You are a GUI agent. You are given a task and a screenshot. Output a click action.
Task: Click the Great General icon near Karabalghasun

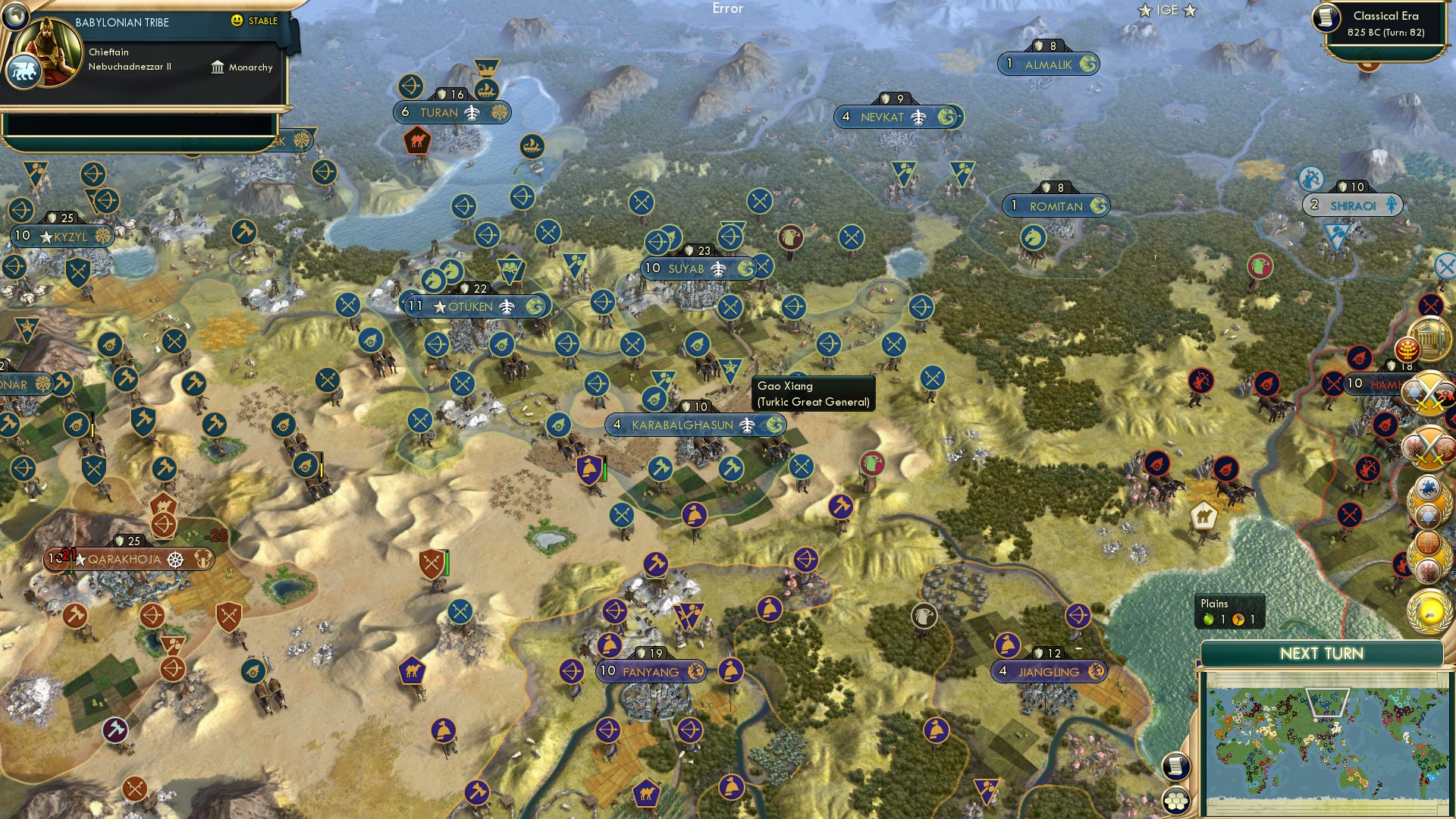point(730,369)
